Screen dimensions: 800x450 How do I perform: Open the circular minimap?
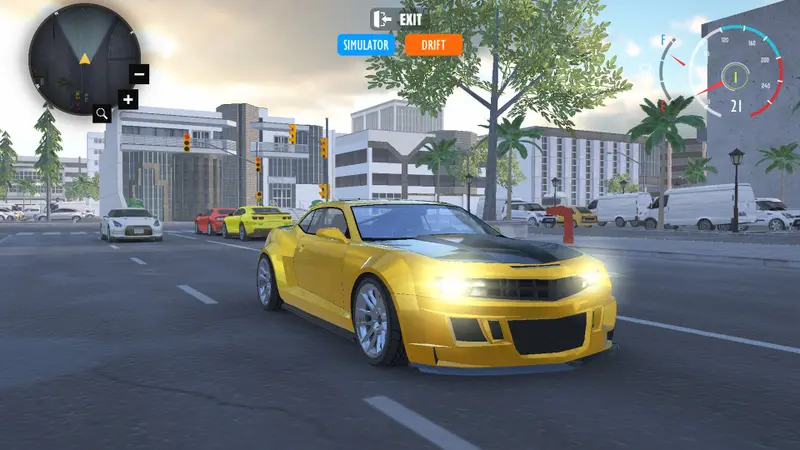point(84,59)
